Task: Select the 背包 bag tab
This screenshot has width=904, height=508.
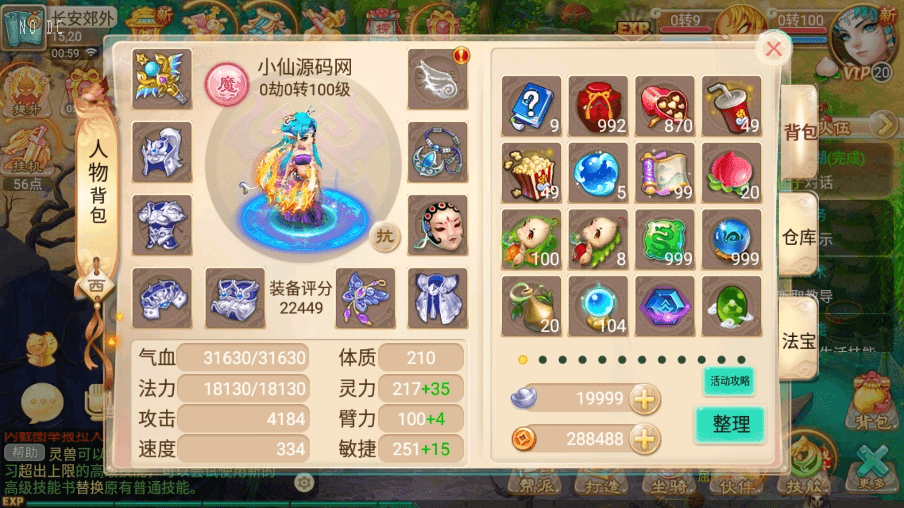Action: click(799, 132)
